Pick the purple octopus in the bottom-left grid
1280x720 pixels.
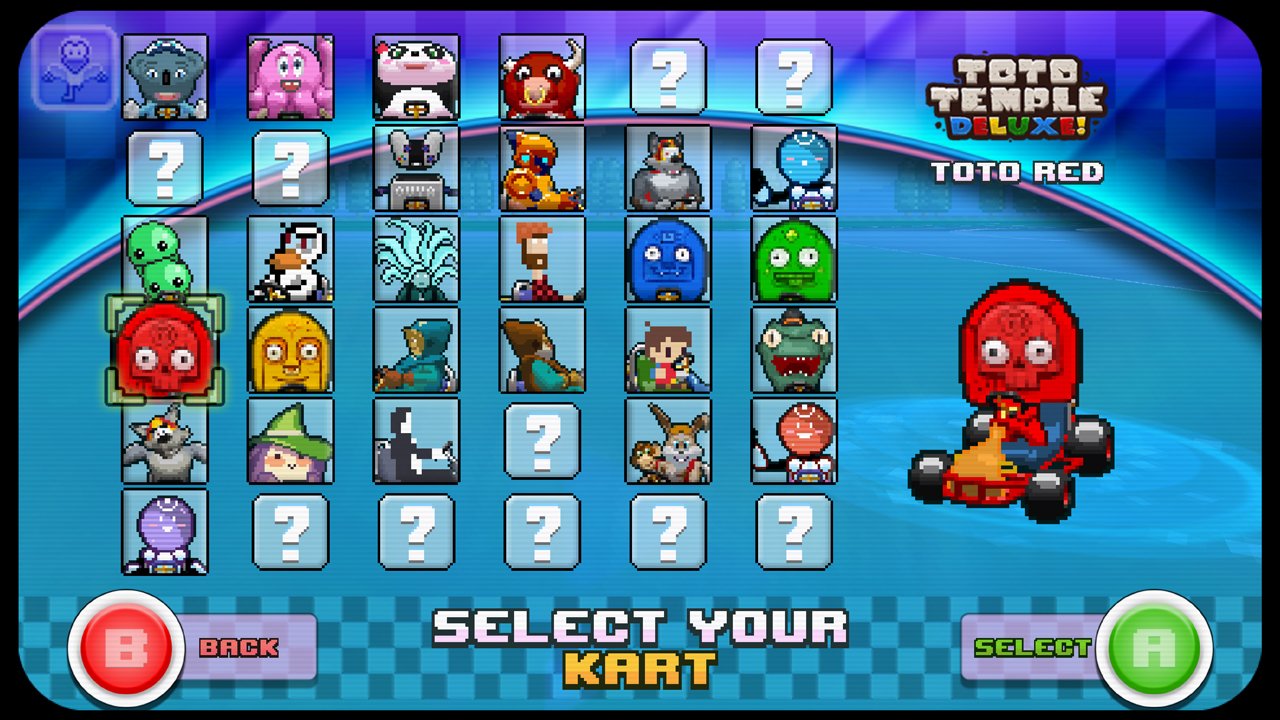coord(165,530)
